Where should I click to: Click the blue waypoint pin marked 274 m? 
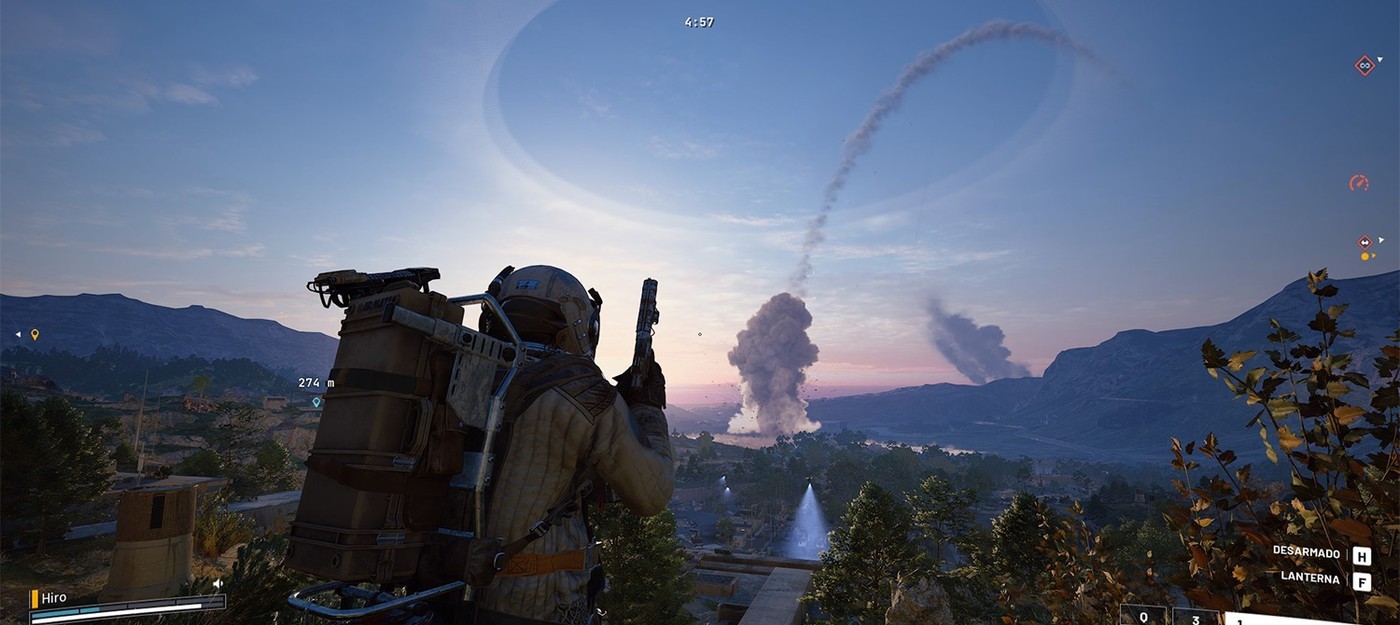point(316,402)
